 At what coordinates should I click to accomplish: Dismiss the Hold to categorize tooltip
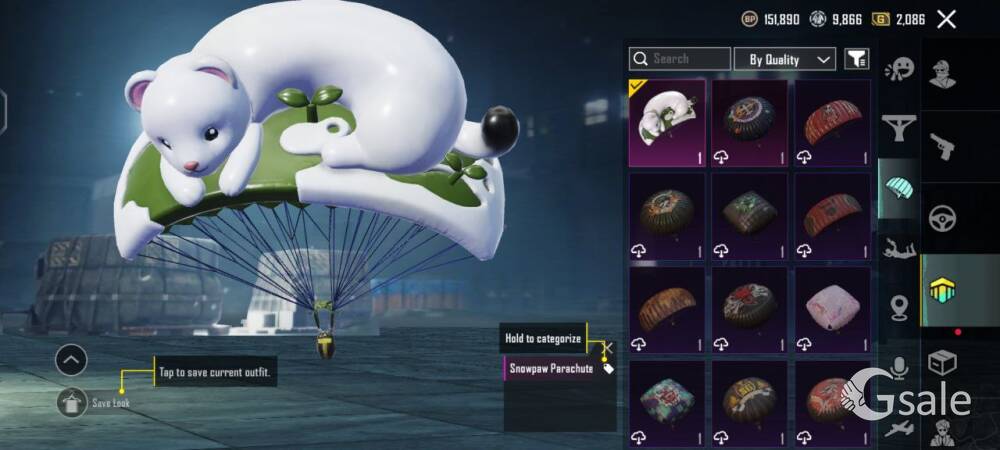[x=608, y=346]
